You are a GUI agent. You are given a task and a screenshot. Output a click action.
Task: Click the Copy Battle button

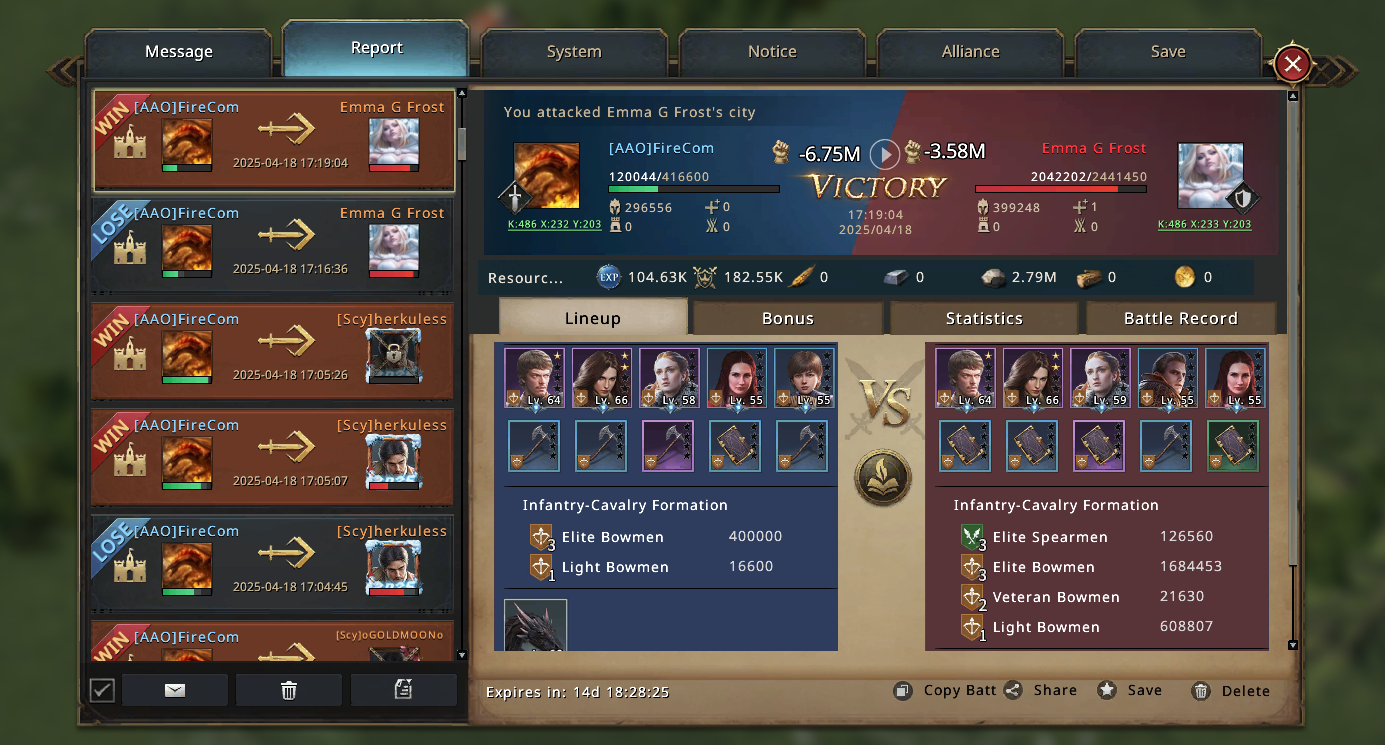(x=947, y=690)
